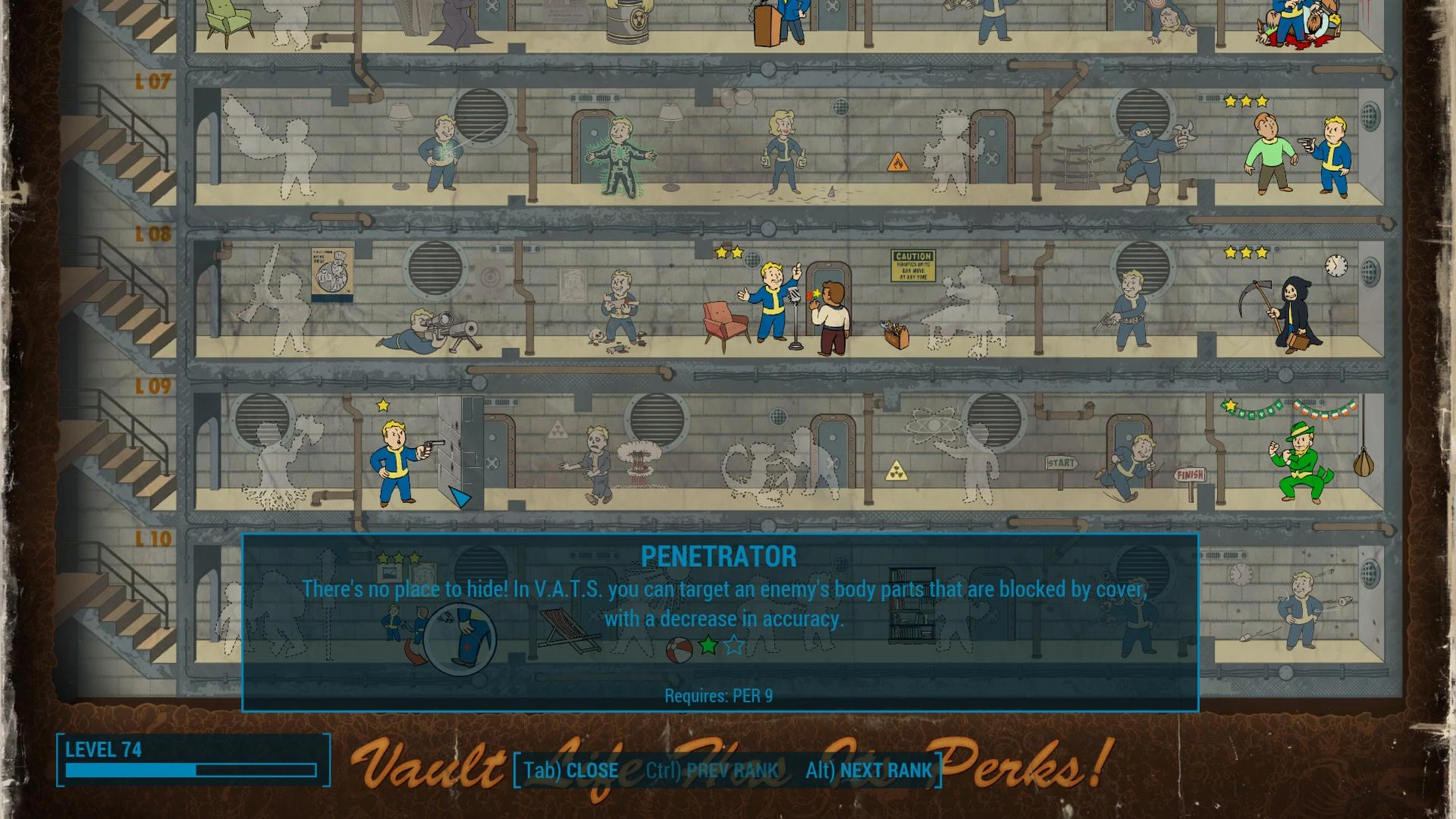The height and width of the screenshot is (819, 1456).
Task: Show the previous rank of Penetrator
Action: click(x=712, y=771)
